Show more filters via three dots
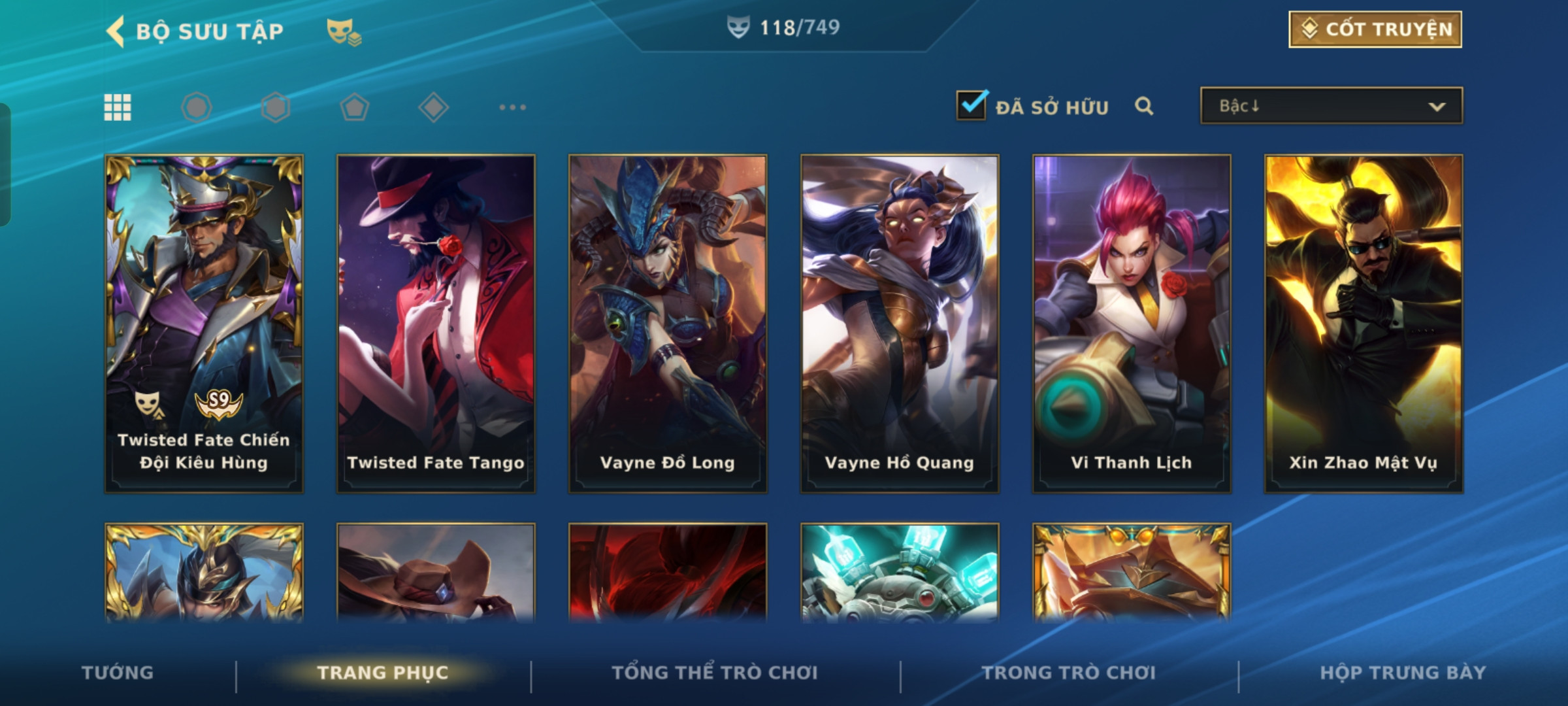 512,107
